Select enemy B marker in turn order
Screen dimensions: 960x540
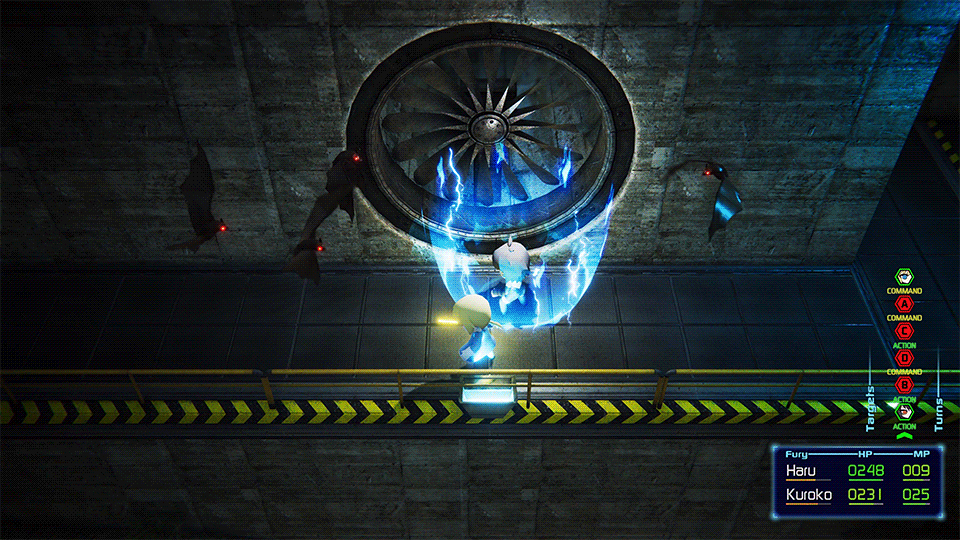[x=905, y=384]
